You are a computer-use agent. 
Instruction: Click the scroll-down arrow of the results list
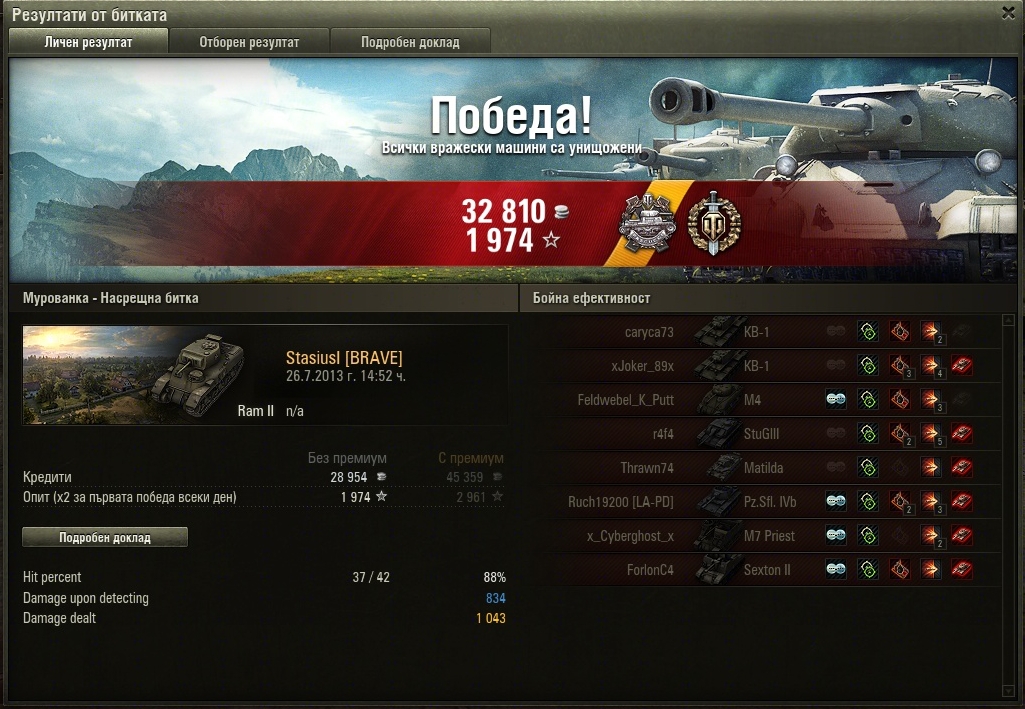coord(1007,689)
